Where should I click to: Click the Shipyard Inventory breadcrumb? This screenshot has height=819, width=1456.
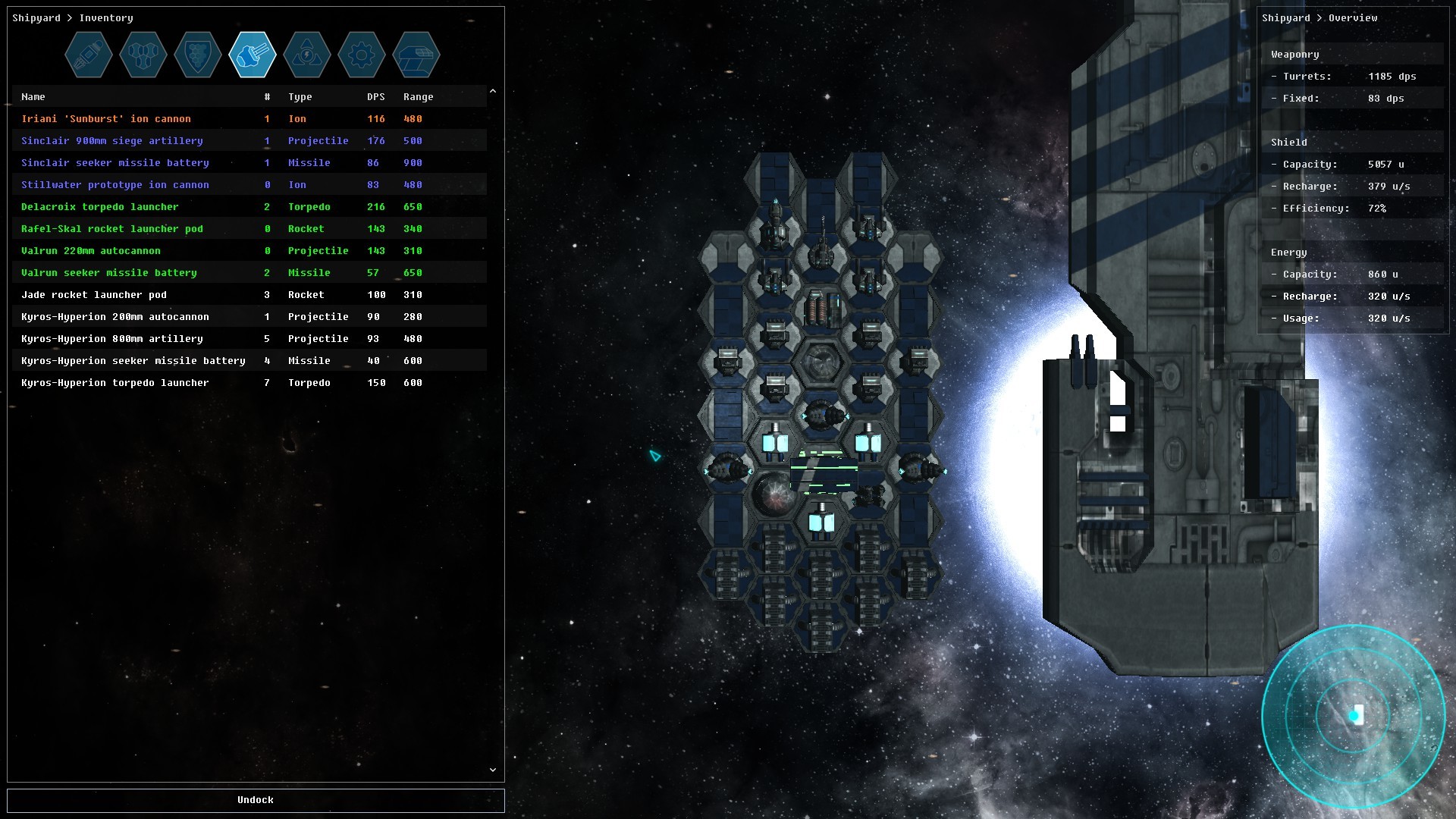[72, 17]
